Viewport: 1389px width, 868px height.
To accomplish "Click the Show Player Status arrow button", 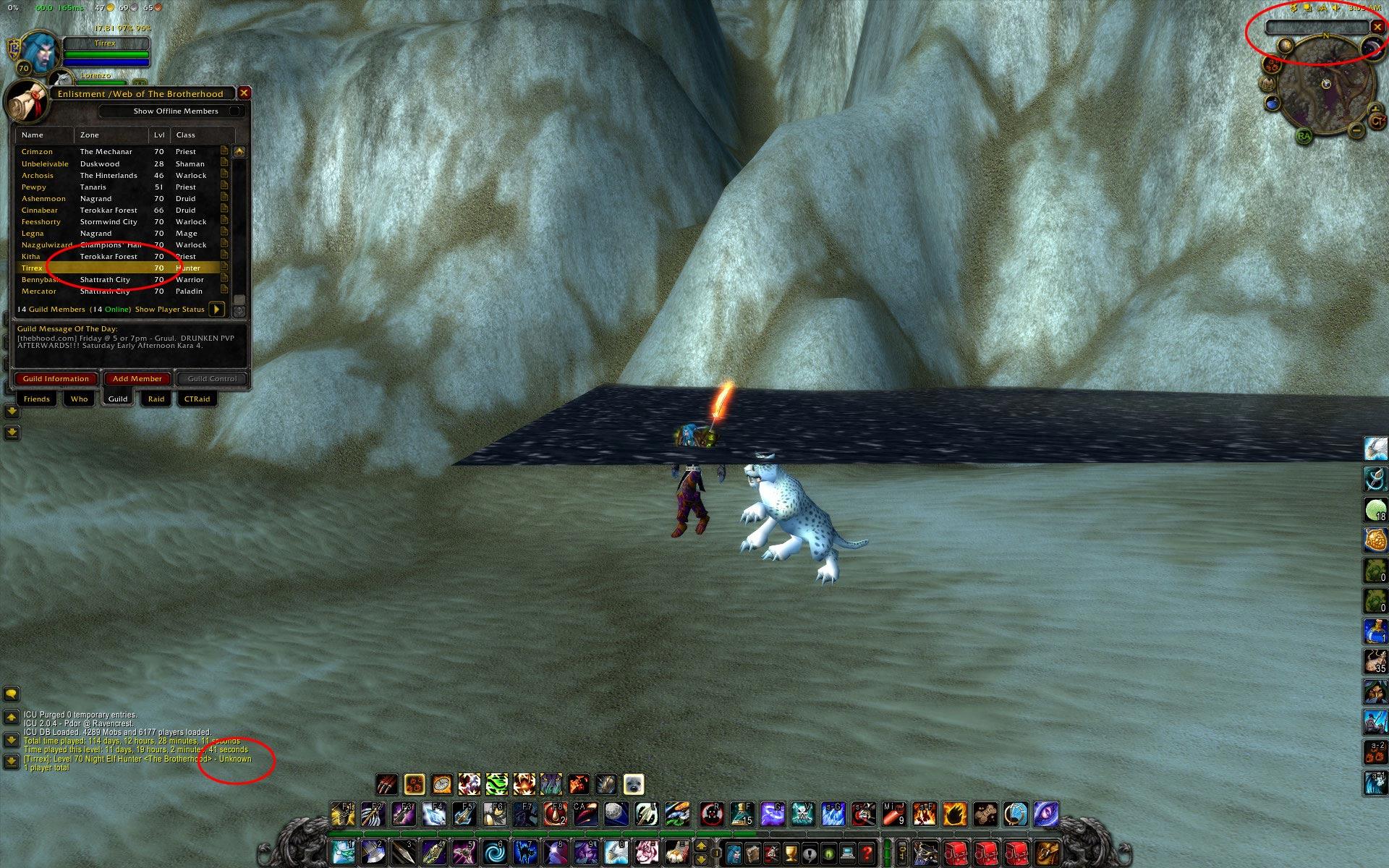I will click(216, 310).
